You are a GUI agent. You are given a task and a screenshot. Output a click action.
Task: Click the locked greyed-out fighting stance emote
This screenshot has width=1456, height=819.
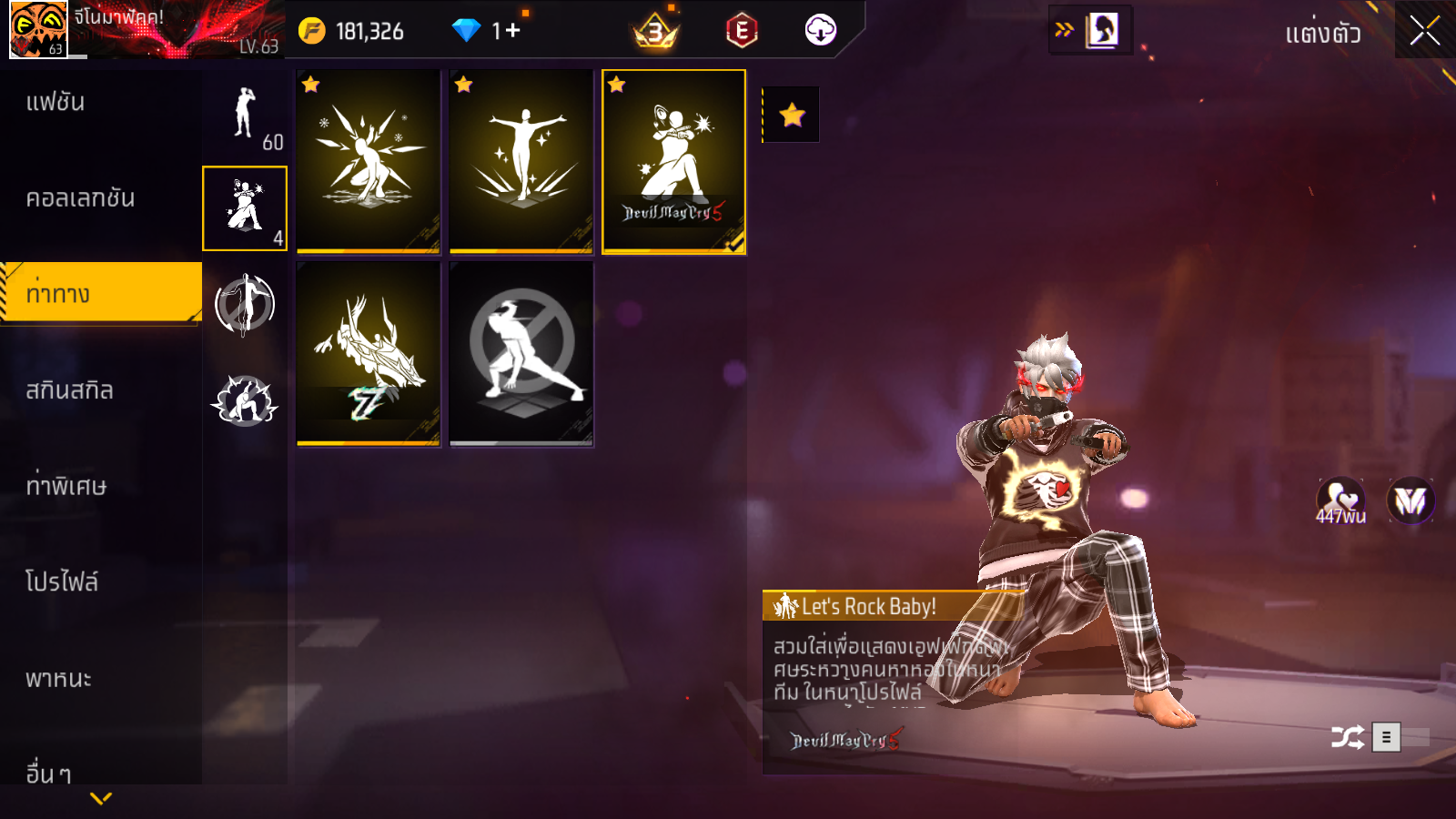tap(521, 353)
